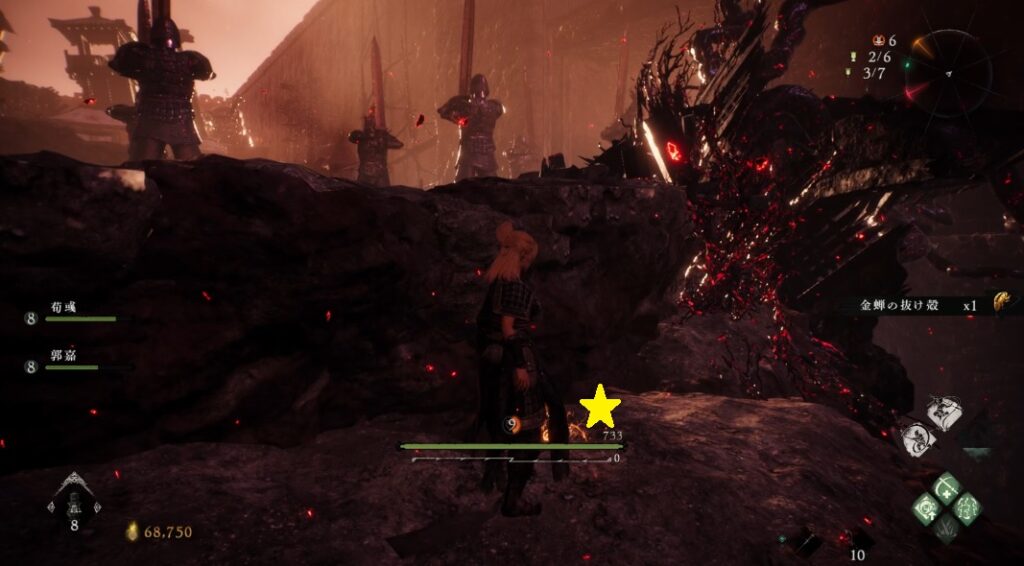Cast the left green swirl spell

(926, 508)
